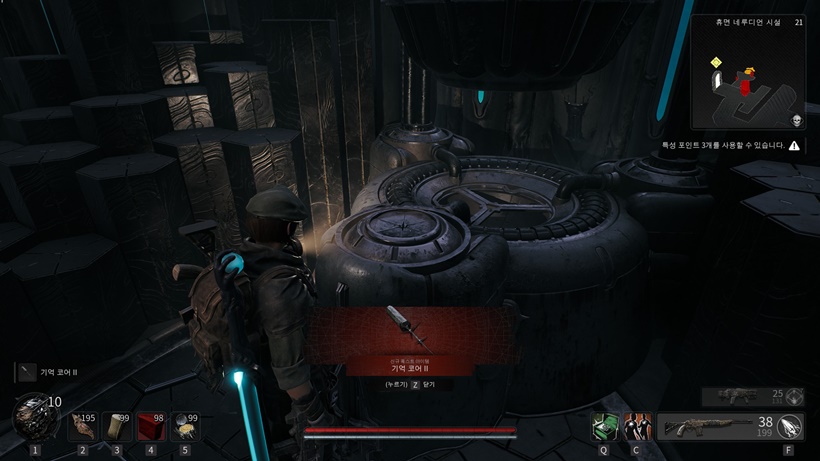Activate the two-figure silhouette skill
Image resolution: width=820 pixels, height=461 pixels.
636,427
